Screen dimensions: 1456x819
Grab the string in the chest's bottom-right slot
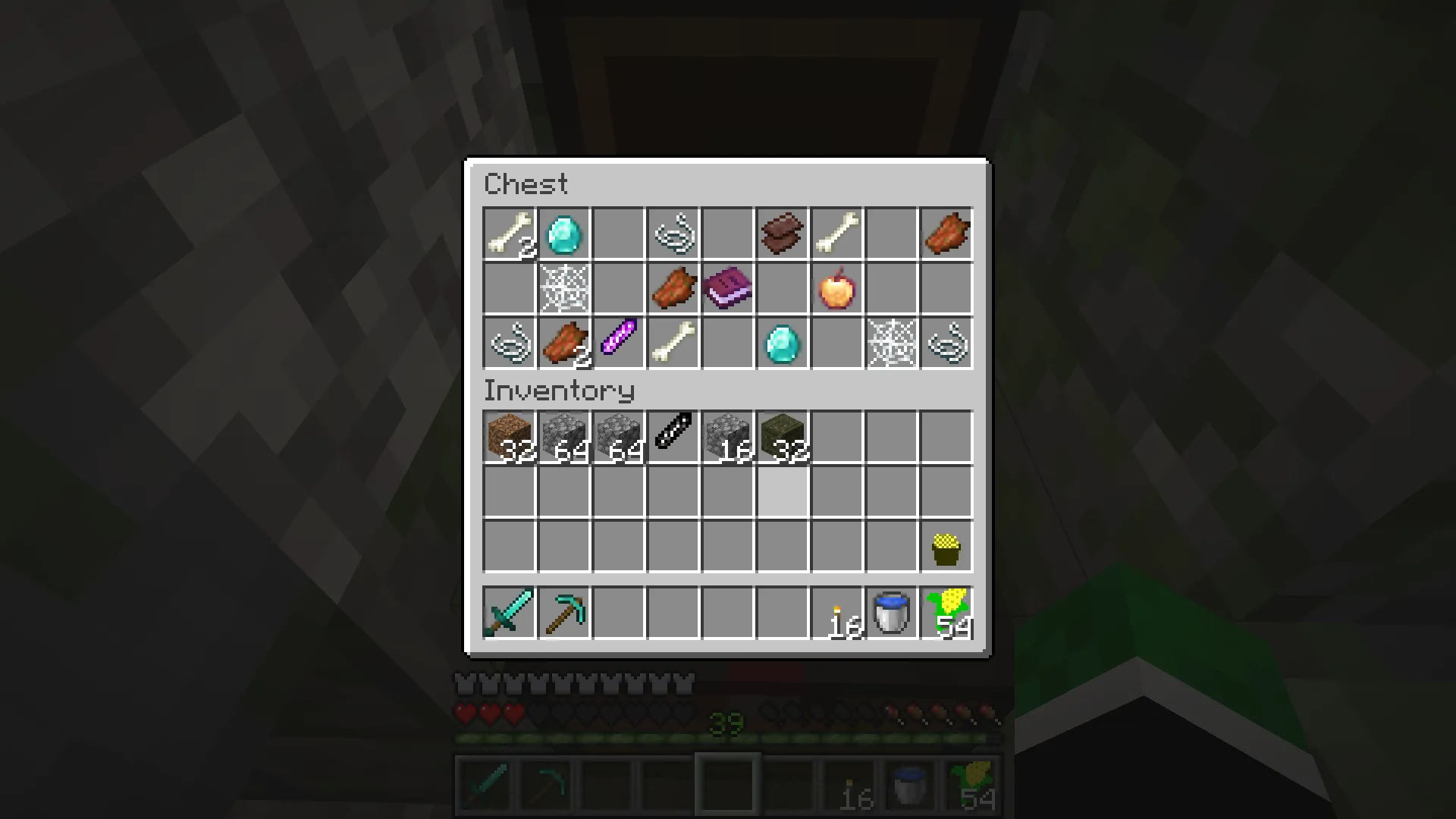coord(946,342)
